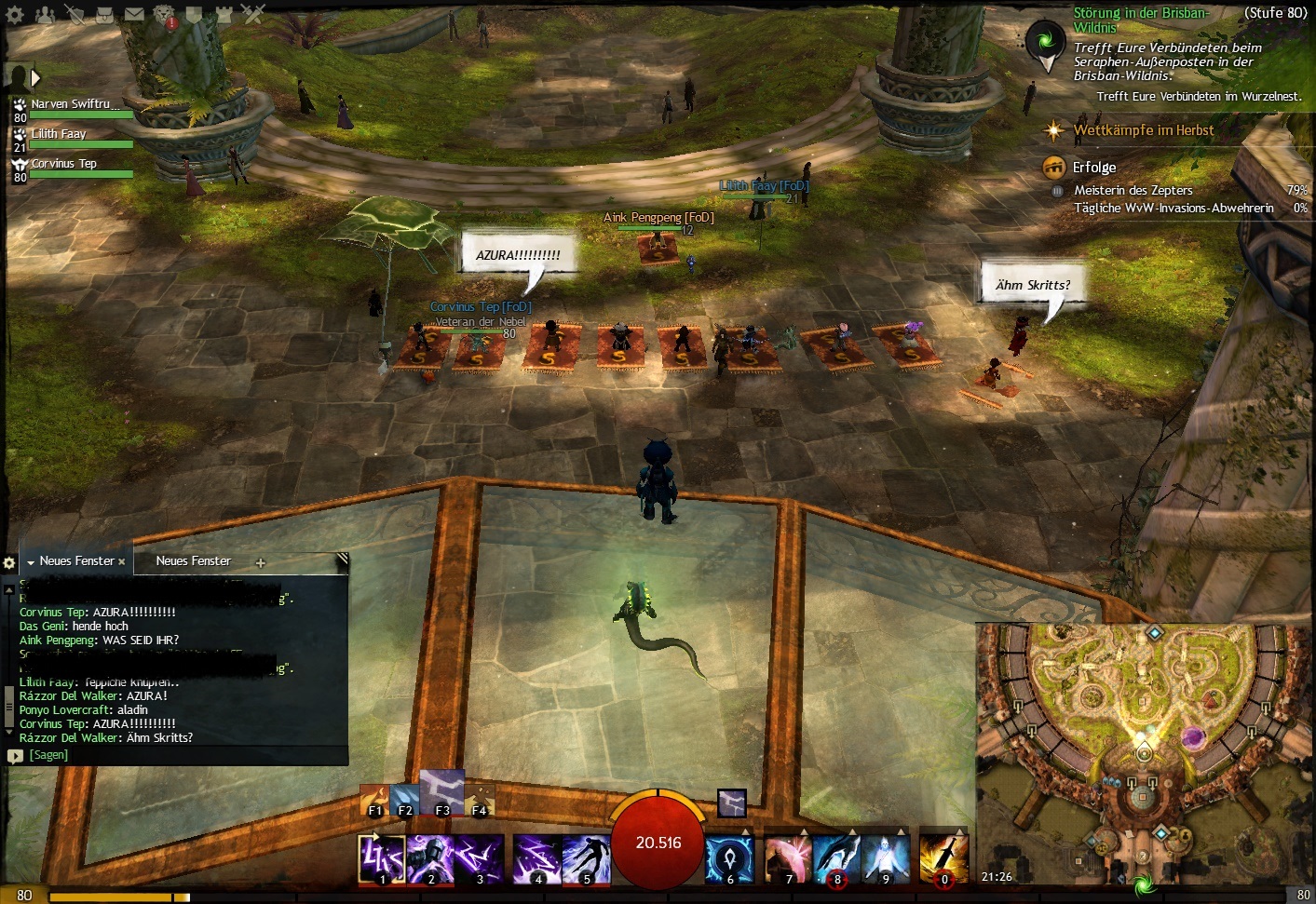Open the World vs World castle icon

tap(224, 14)
